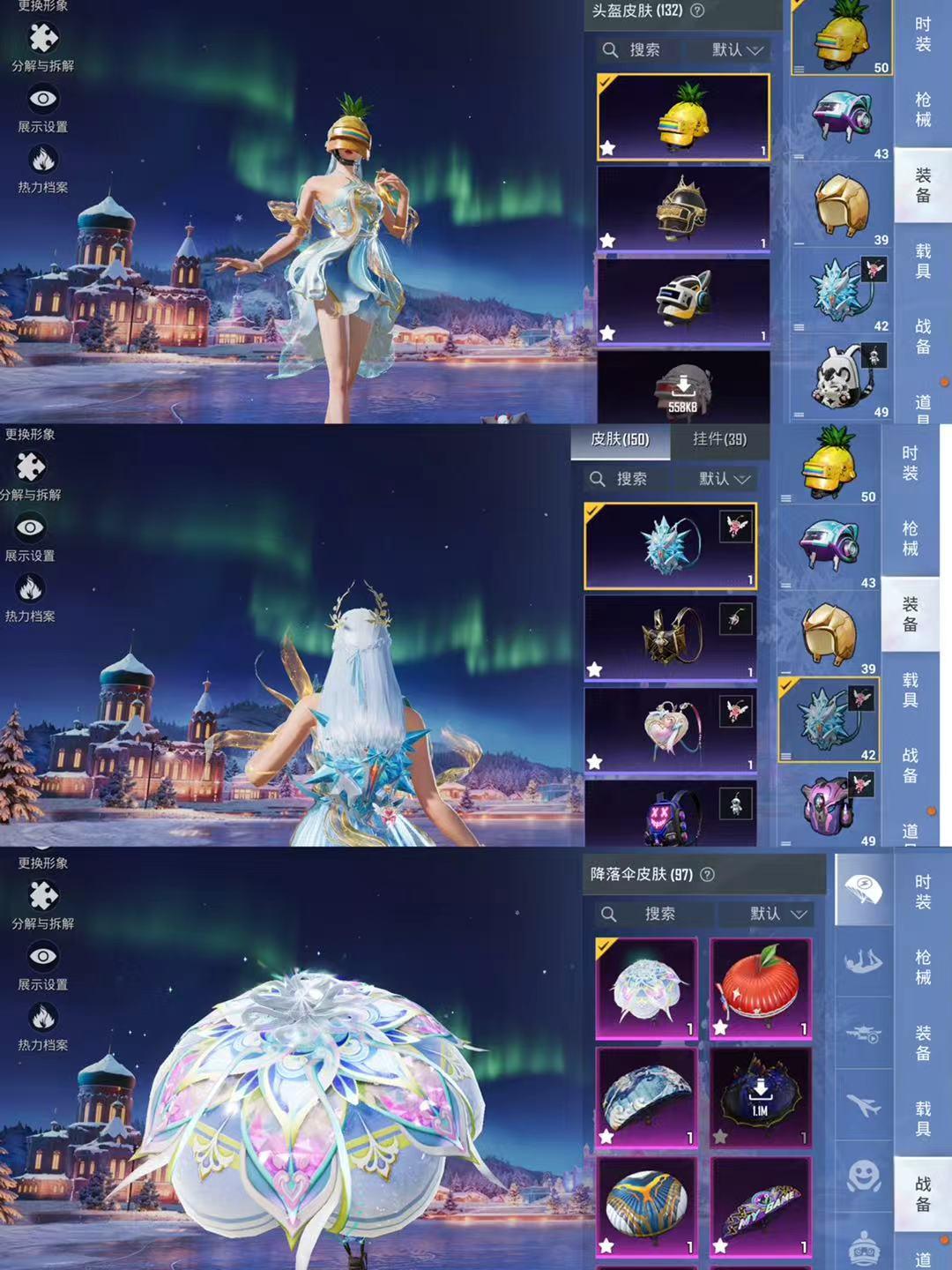Open the help icon beside 降落伞皮肤 (97)
The width and height of the screenshot is (952, 1270).
707,874
